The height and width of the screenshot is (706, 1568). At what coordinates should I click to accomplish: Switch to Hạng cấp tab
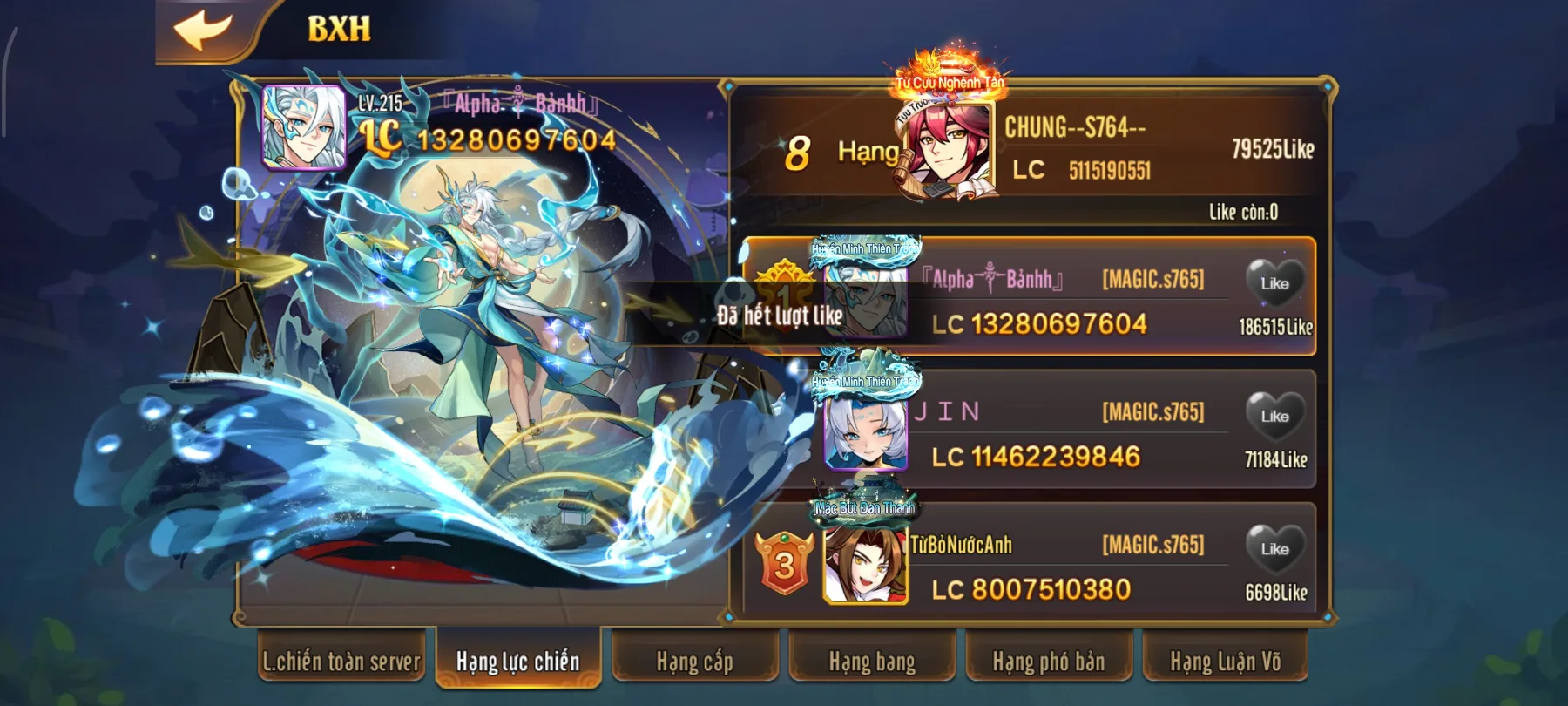pos(693,662)
